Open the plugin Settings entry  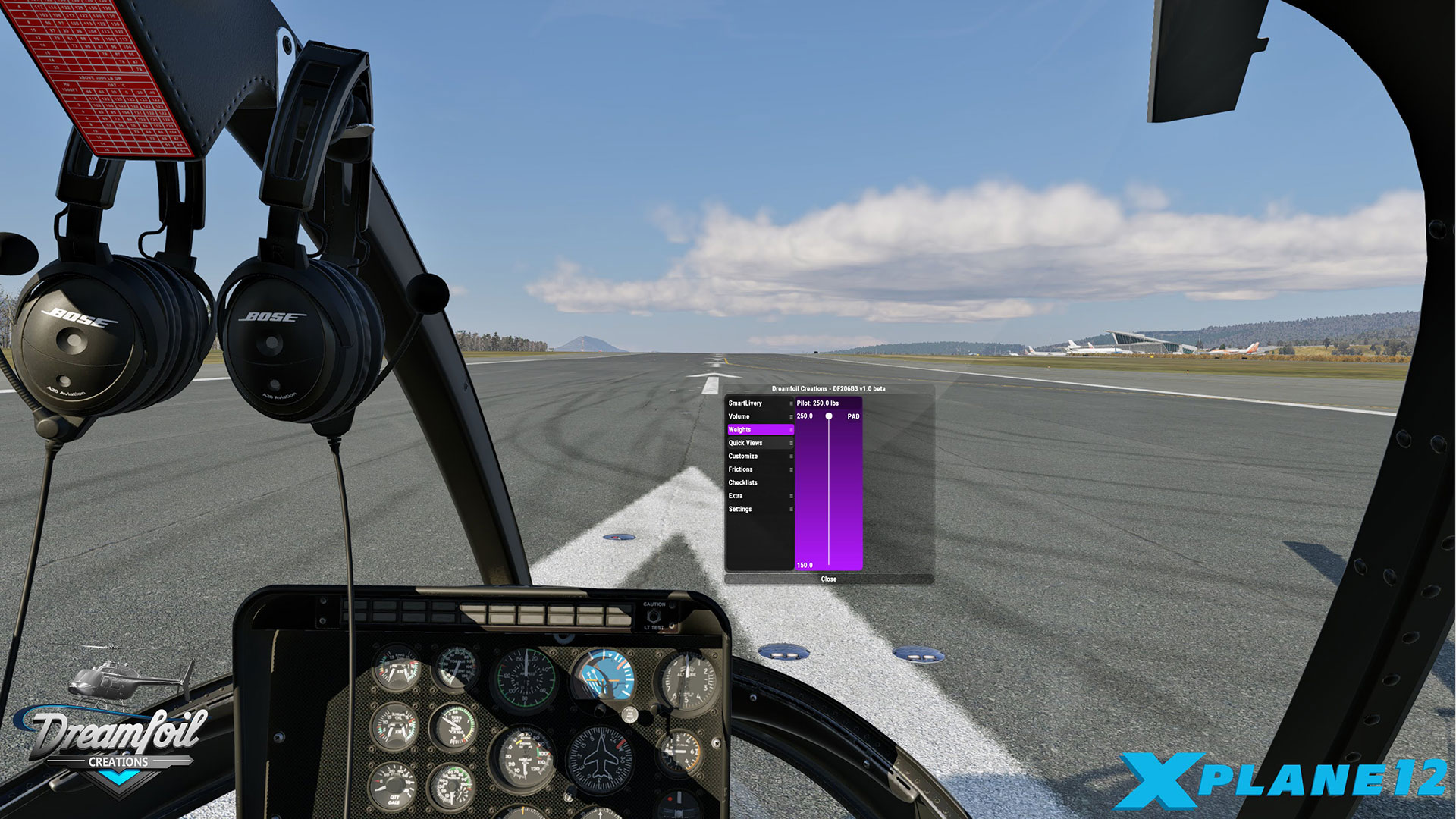click(x=759, y=510)
